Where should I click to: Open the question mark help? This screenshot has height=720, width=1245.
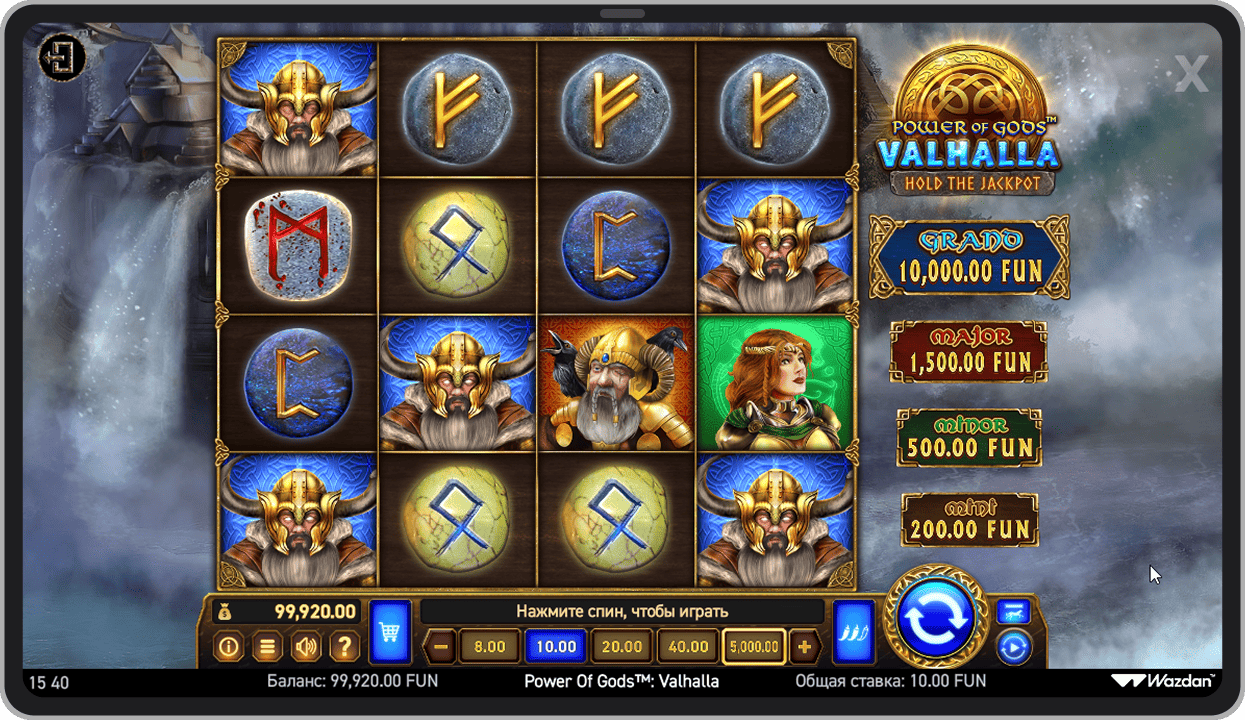point(343,647)
